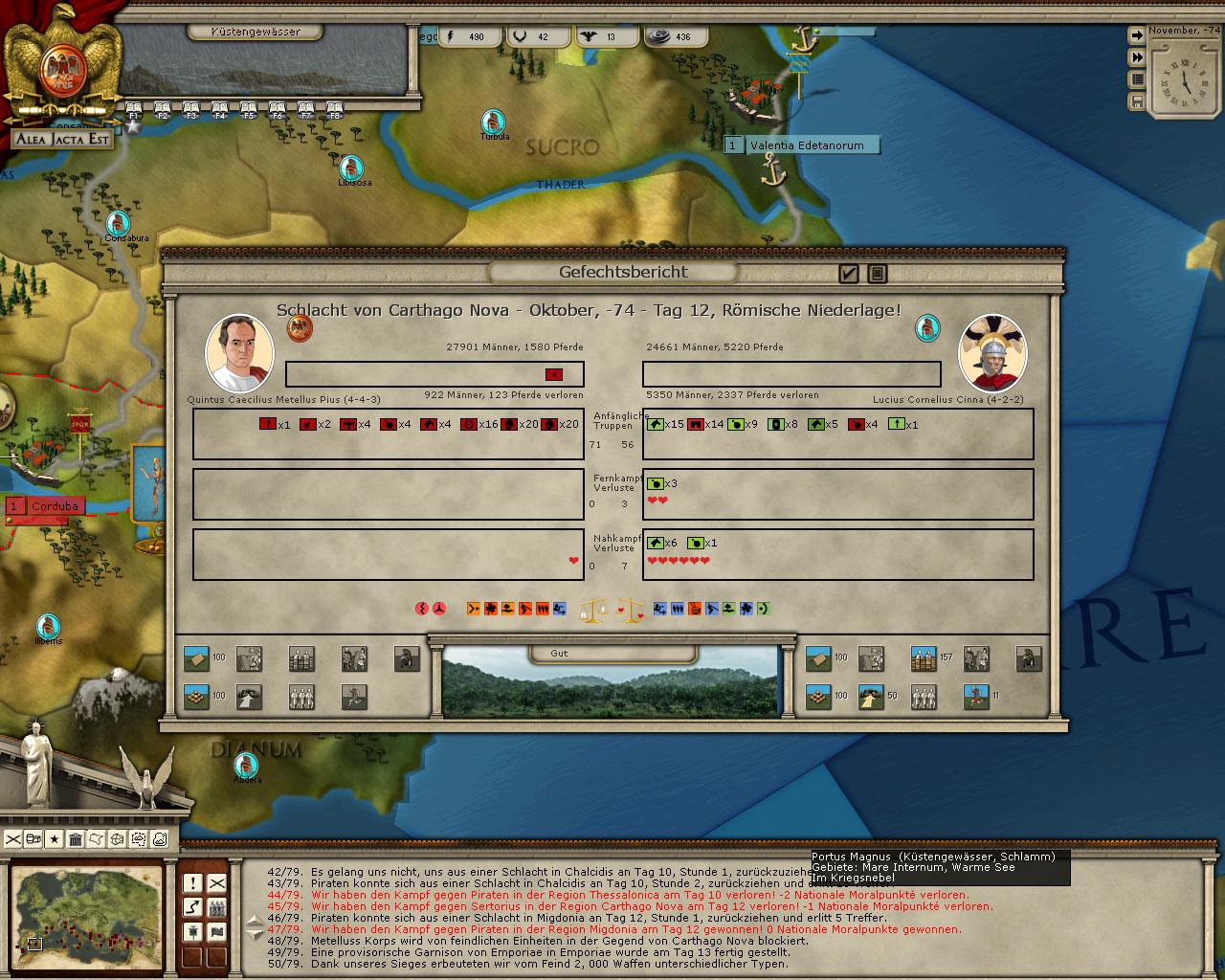
Task: Open the F8 ledger book
Action: (335, 109)
